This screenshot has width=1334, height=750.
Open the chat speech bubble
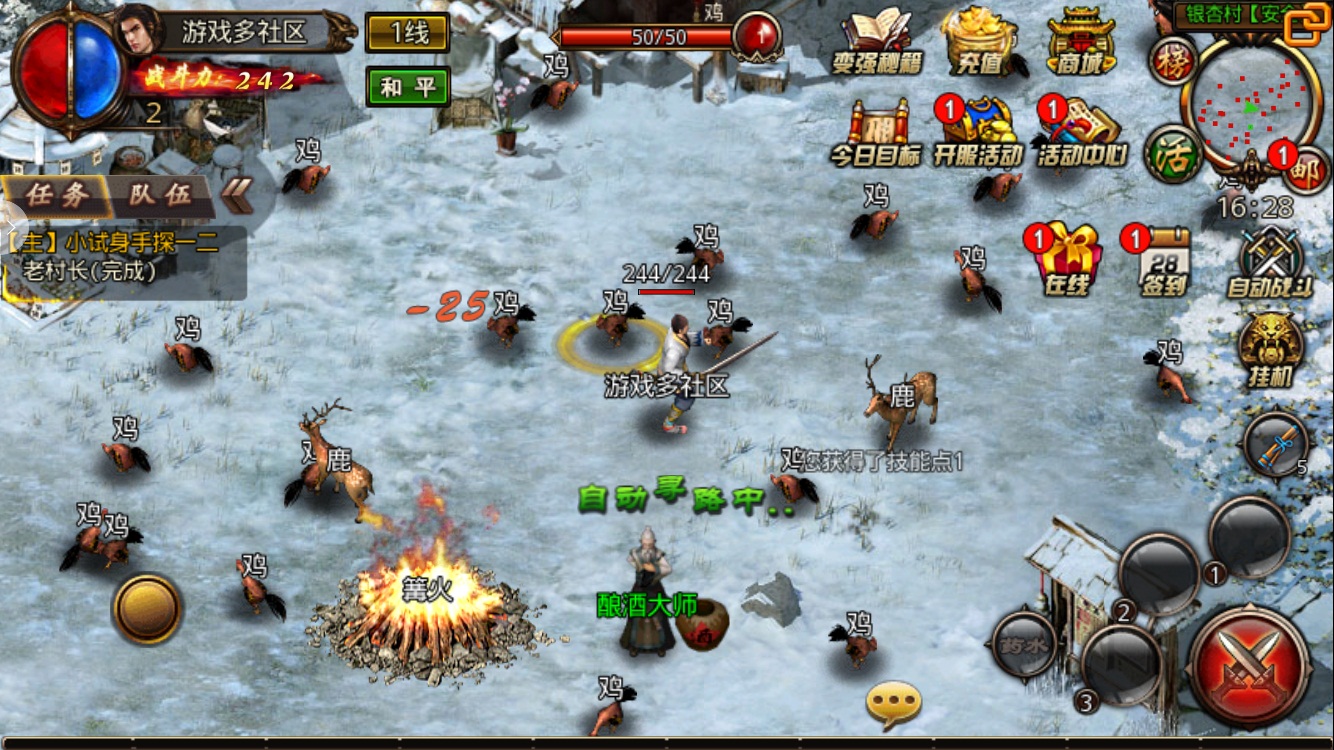point(893,703)
